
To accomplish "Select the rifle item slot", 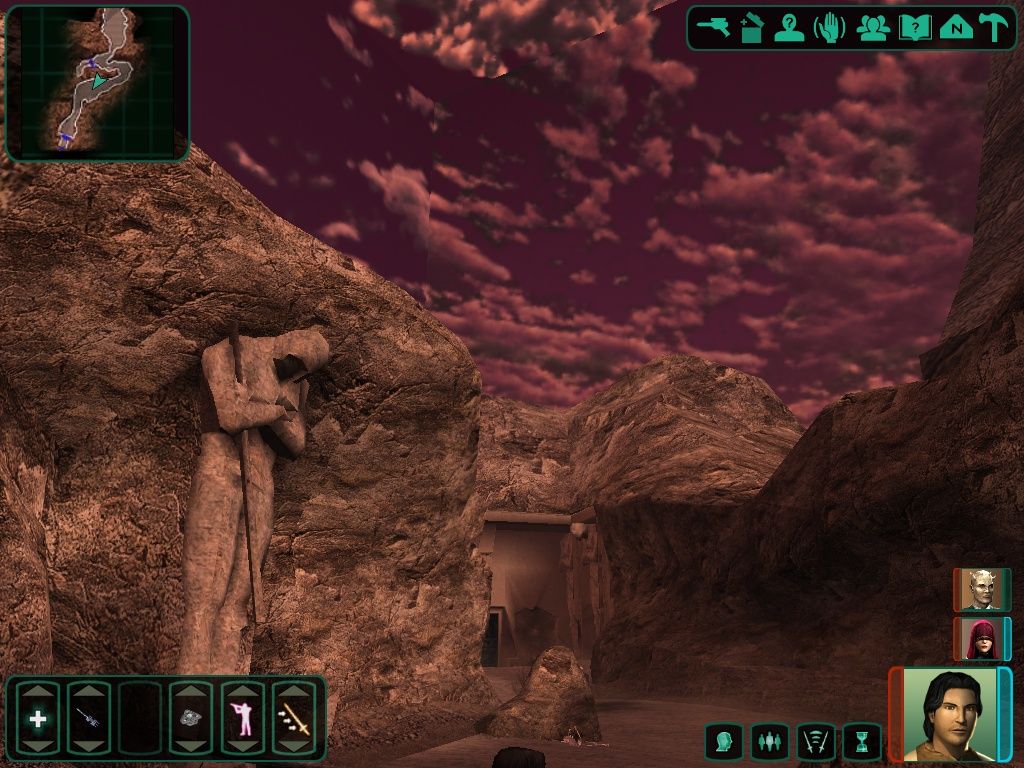I will (x=89, y=718).
